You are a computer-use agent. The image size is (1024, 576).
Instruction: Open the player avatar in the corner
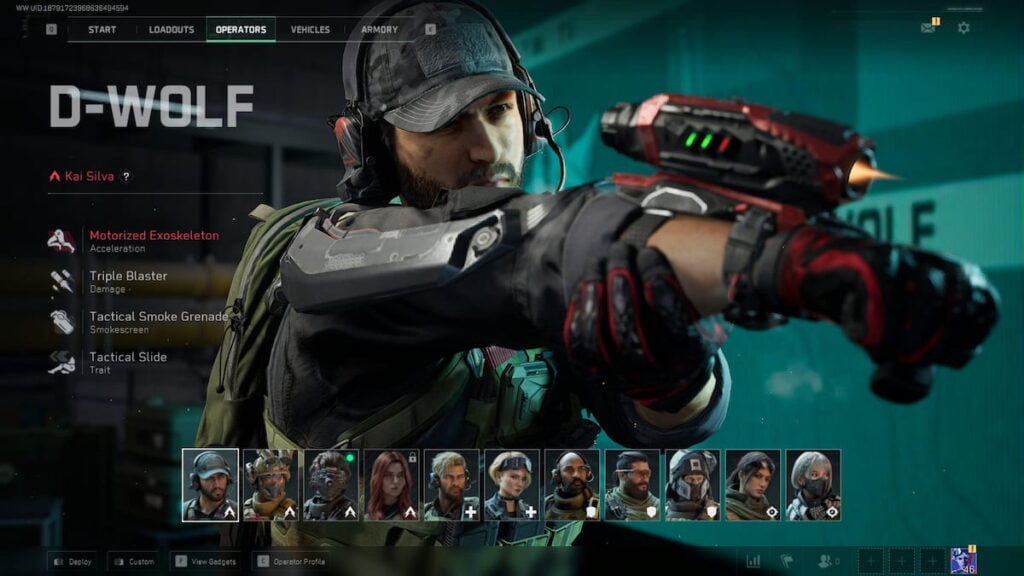tap(963, 560)
